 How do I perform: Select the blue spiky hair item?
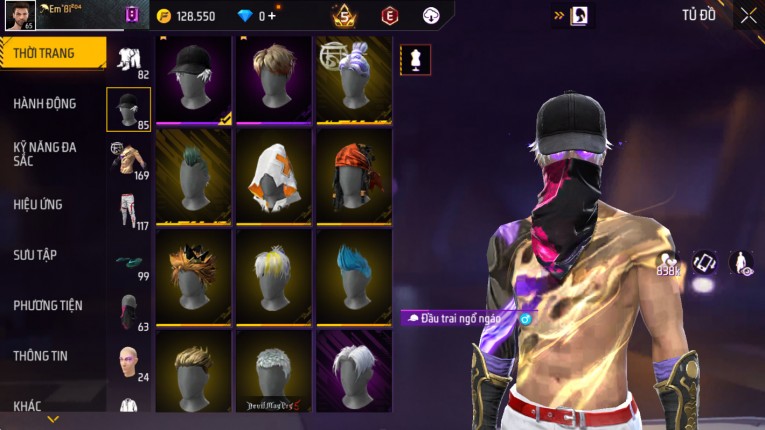[x=354, y=272]
